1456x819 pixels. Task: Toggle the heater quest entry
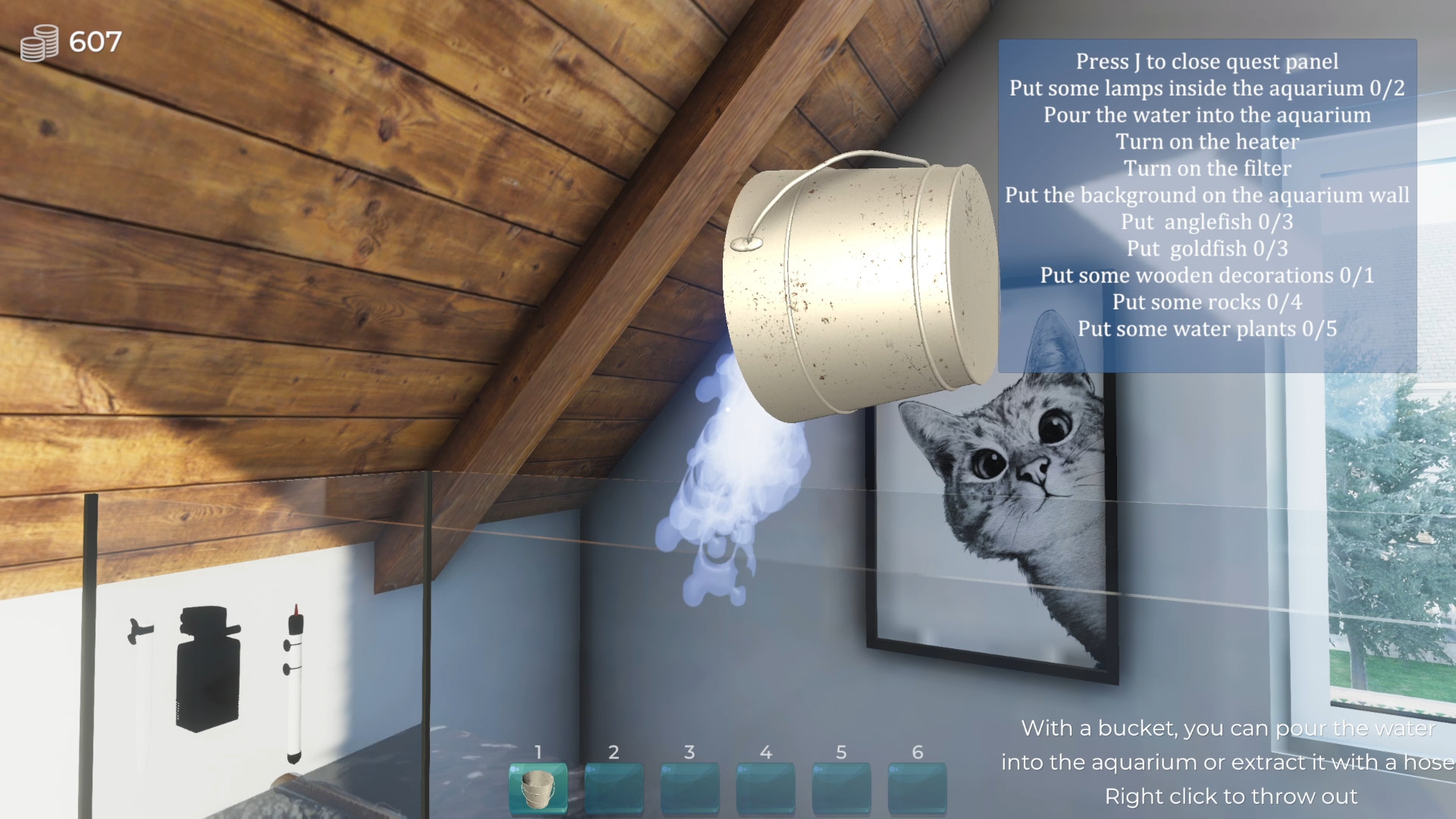[x=1206, y=142]
